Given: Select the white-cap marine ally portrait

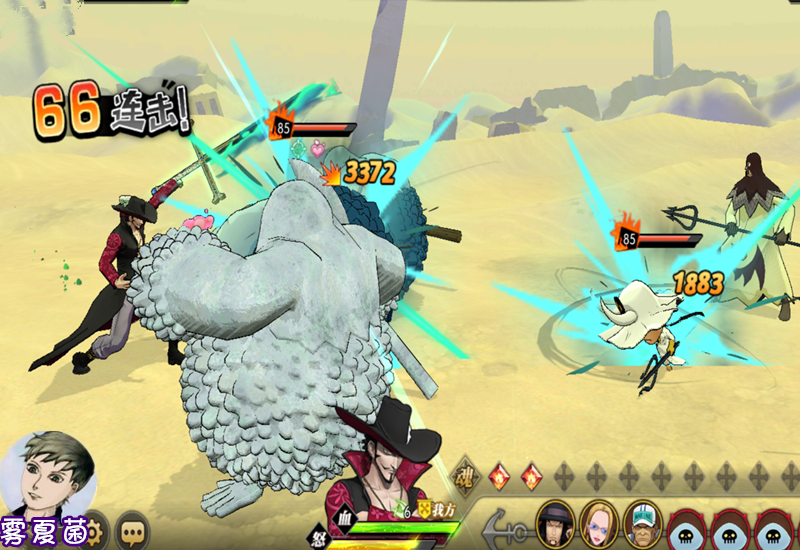Looking at the screenshot, I should (x=642, y=521).
